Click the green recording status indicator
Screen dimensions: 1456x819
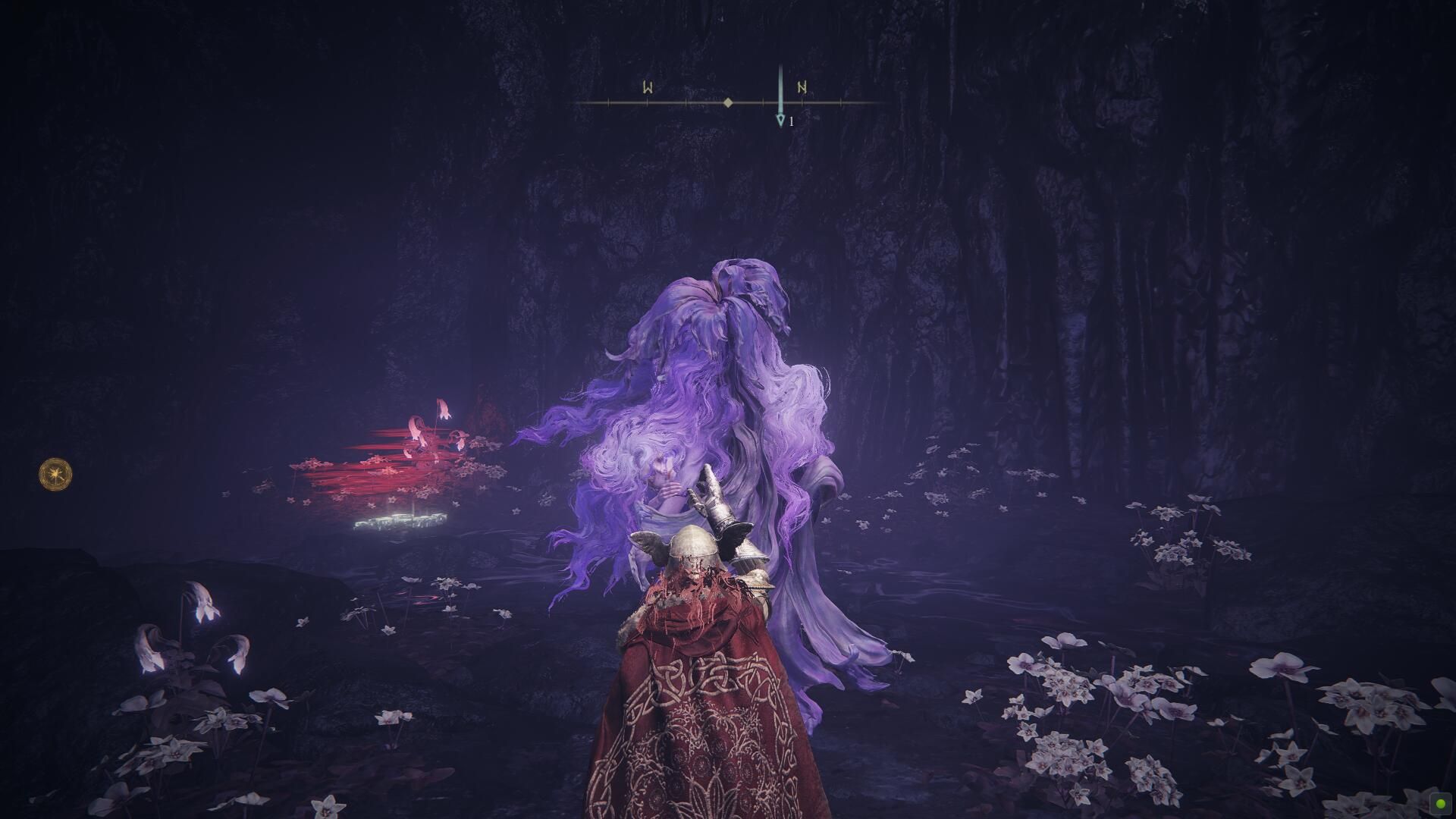pyautogui.click(x=1439, y=802)
